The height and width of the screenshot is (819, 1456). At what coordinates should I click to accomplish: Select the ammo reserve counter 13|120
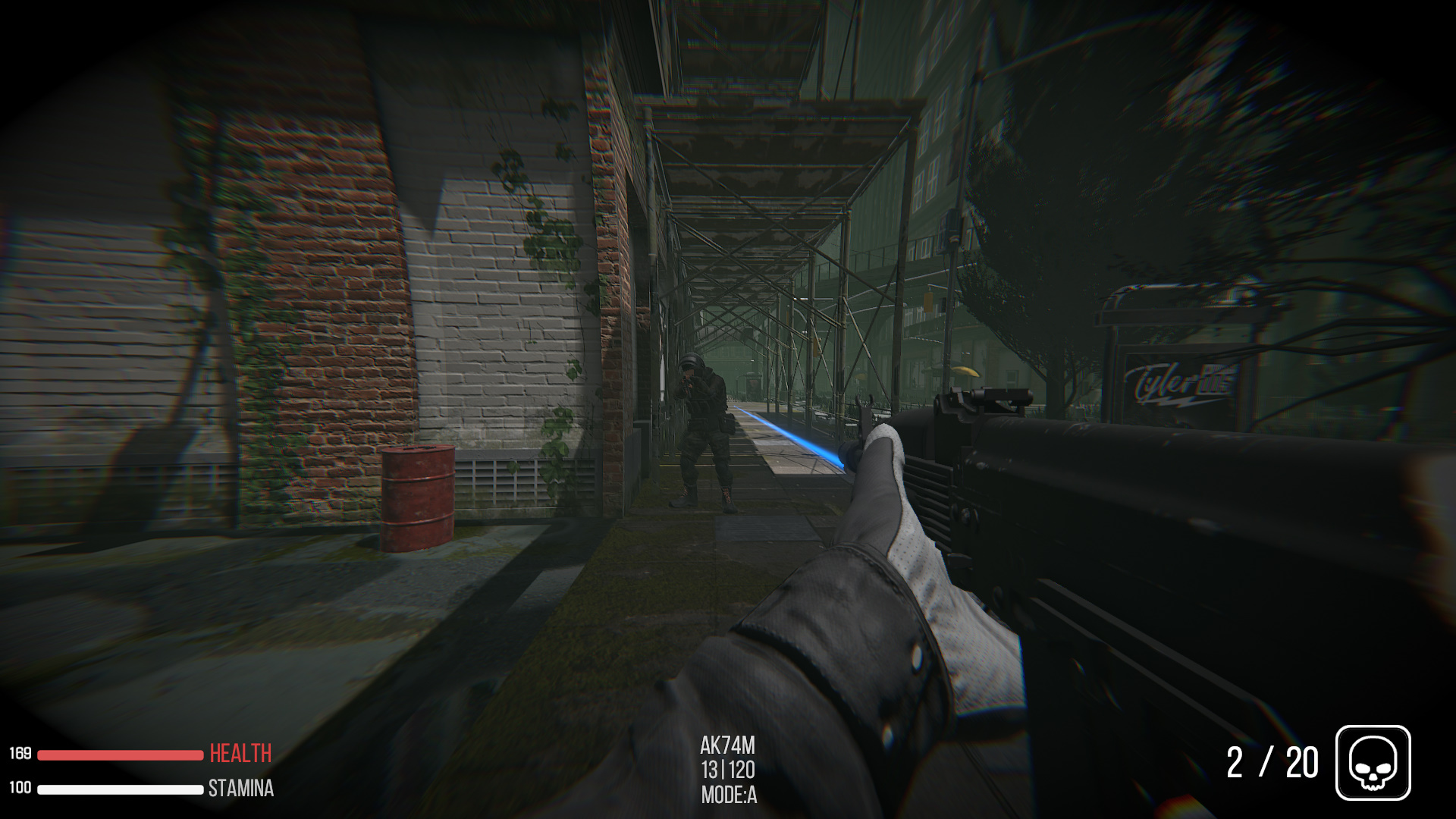click(730, 768)
